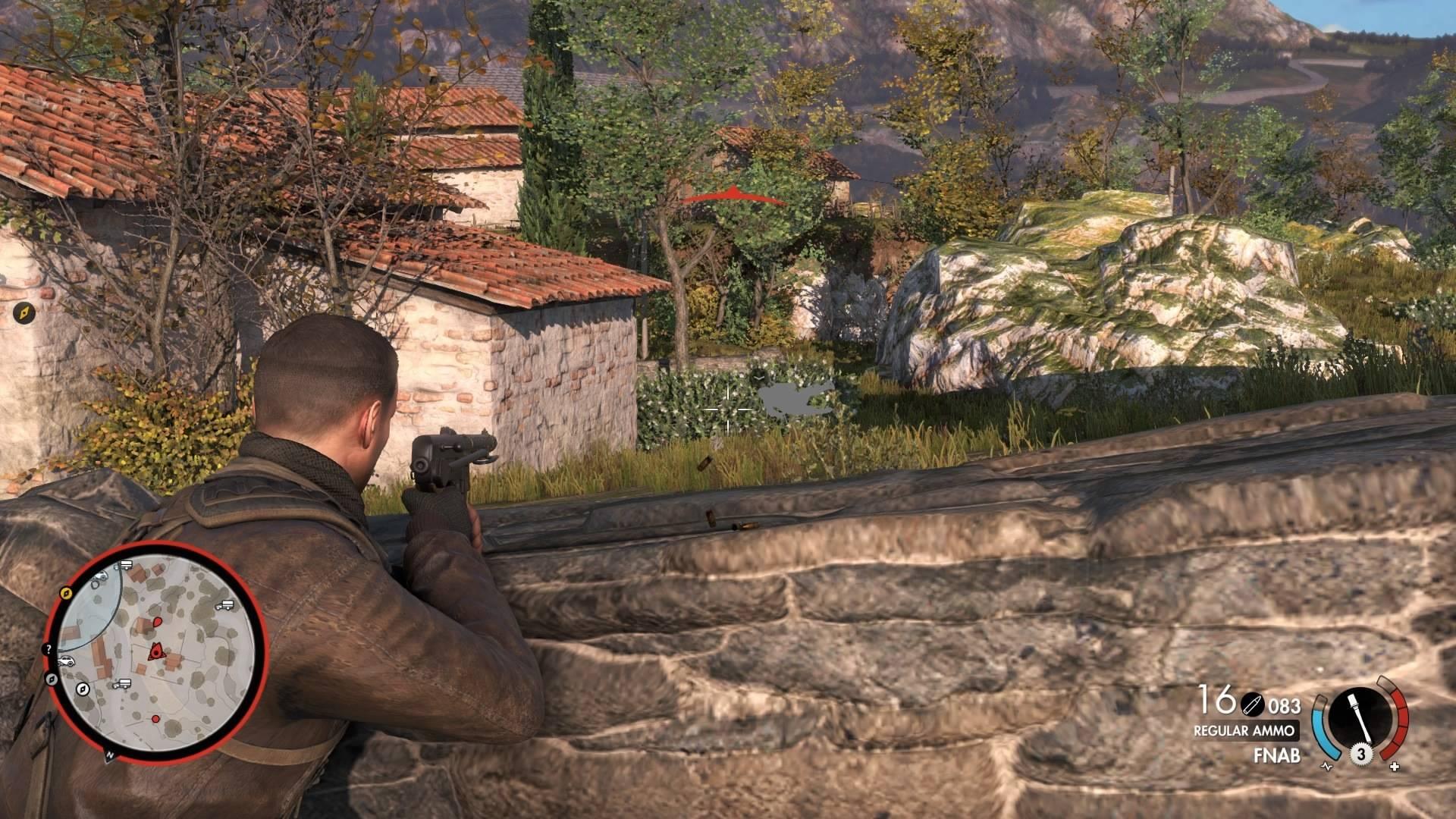1456x819 pixels.
Task: Select the yellow compass marker on minimap rim
Action: (x=65, y=592)
